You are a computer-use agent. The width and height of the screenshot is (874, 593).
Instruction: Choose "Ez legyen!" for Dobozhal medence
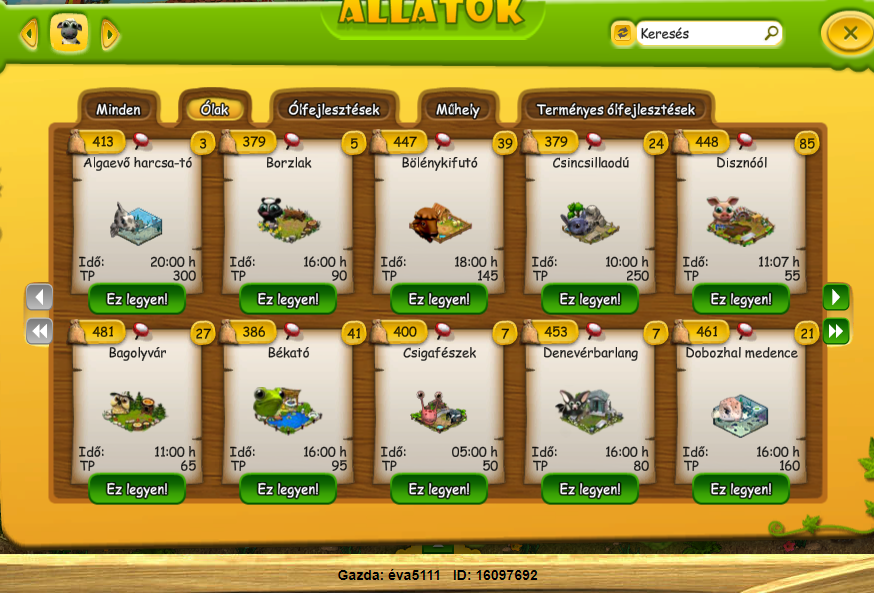(x=741, y=489)
